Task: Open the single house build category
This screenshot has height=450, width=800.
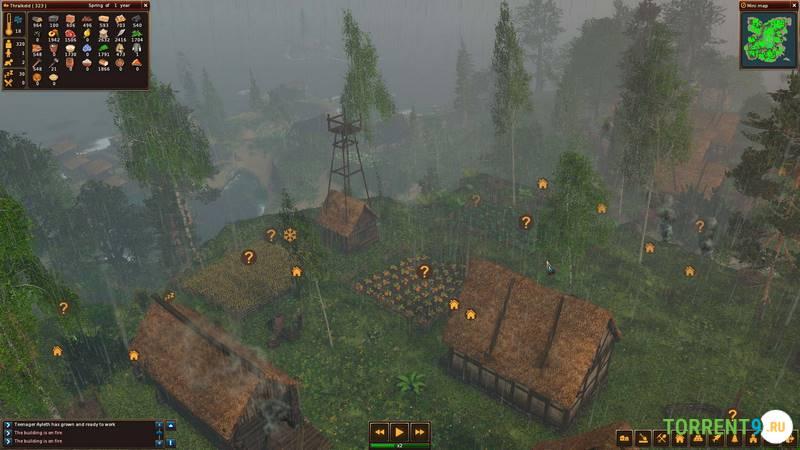Action: 680,438
